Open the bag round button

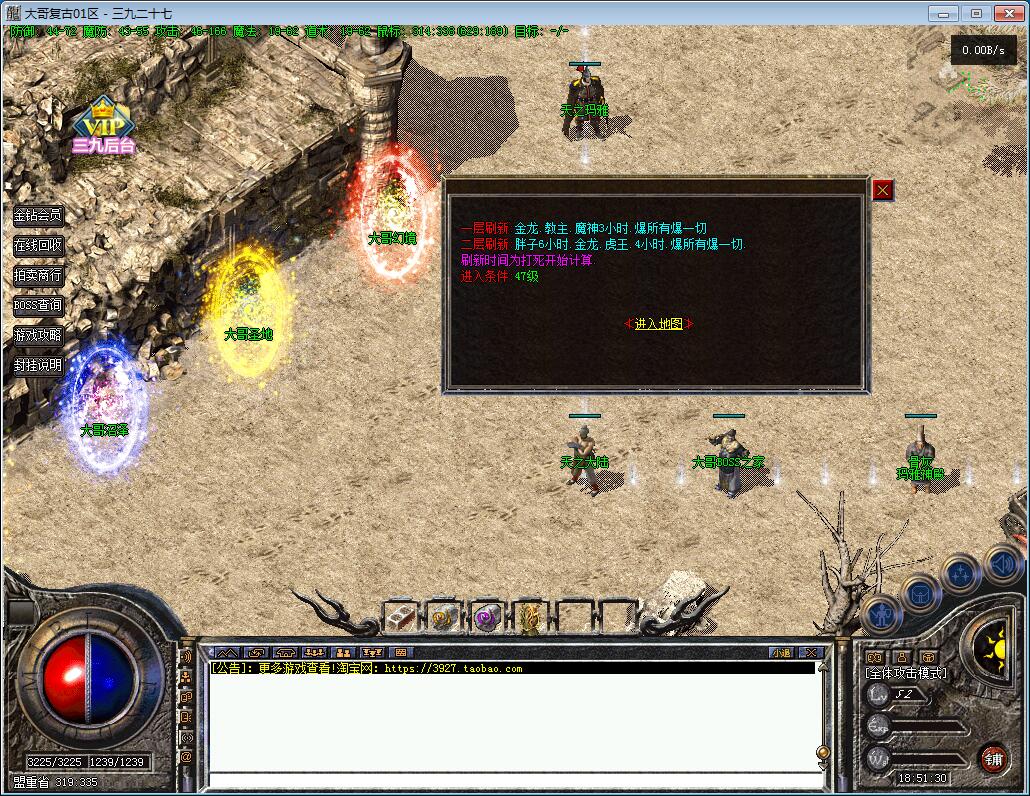tap(920, 593)
